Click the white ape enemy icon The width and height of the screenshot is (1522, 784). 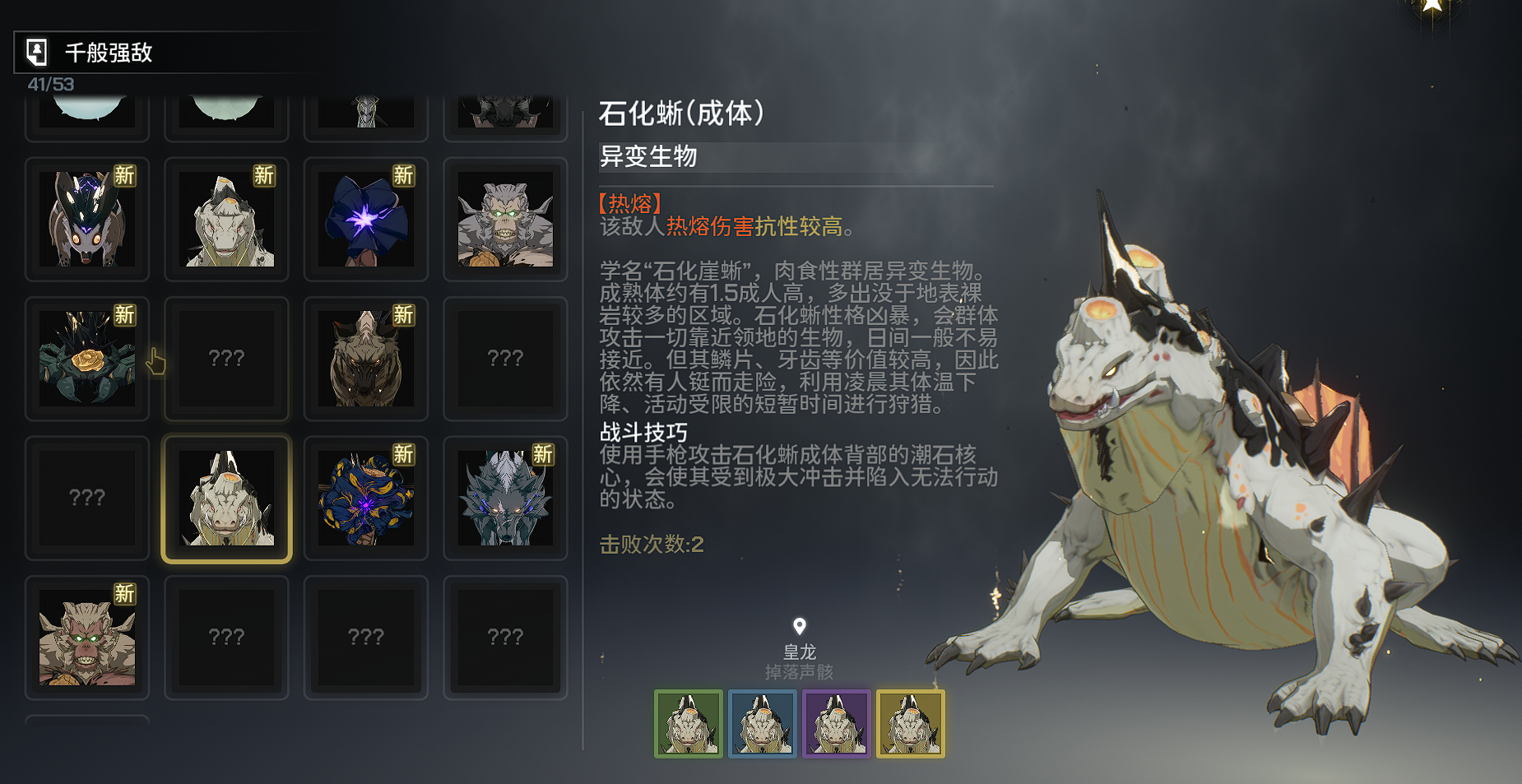(x=505, y=220)
